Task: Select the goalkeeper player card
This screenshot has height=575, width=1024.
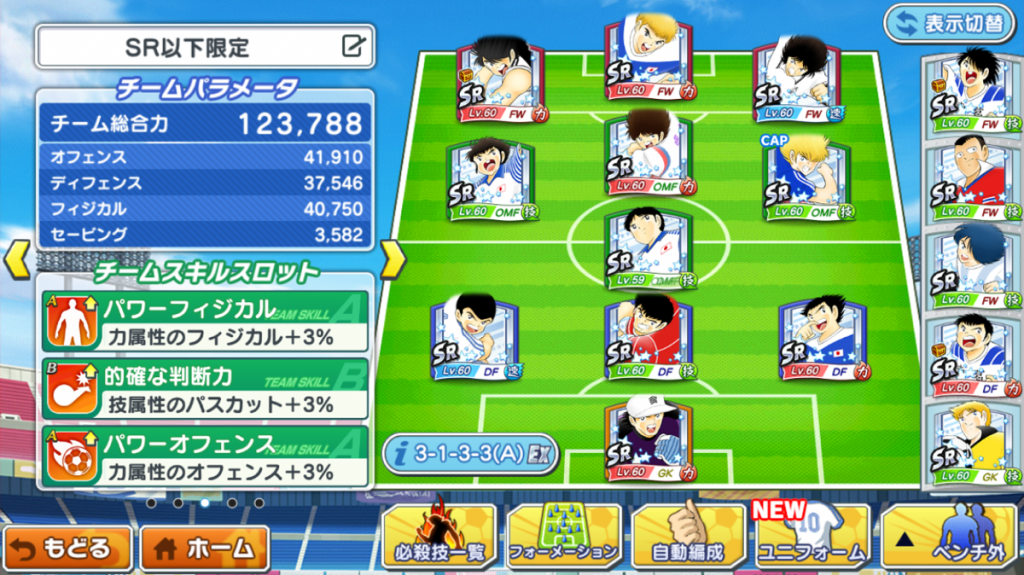Action: tap(649, 440)
